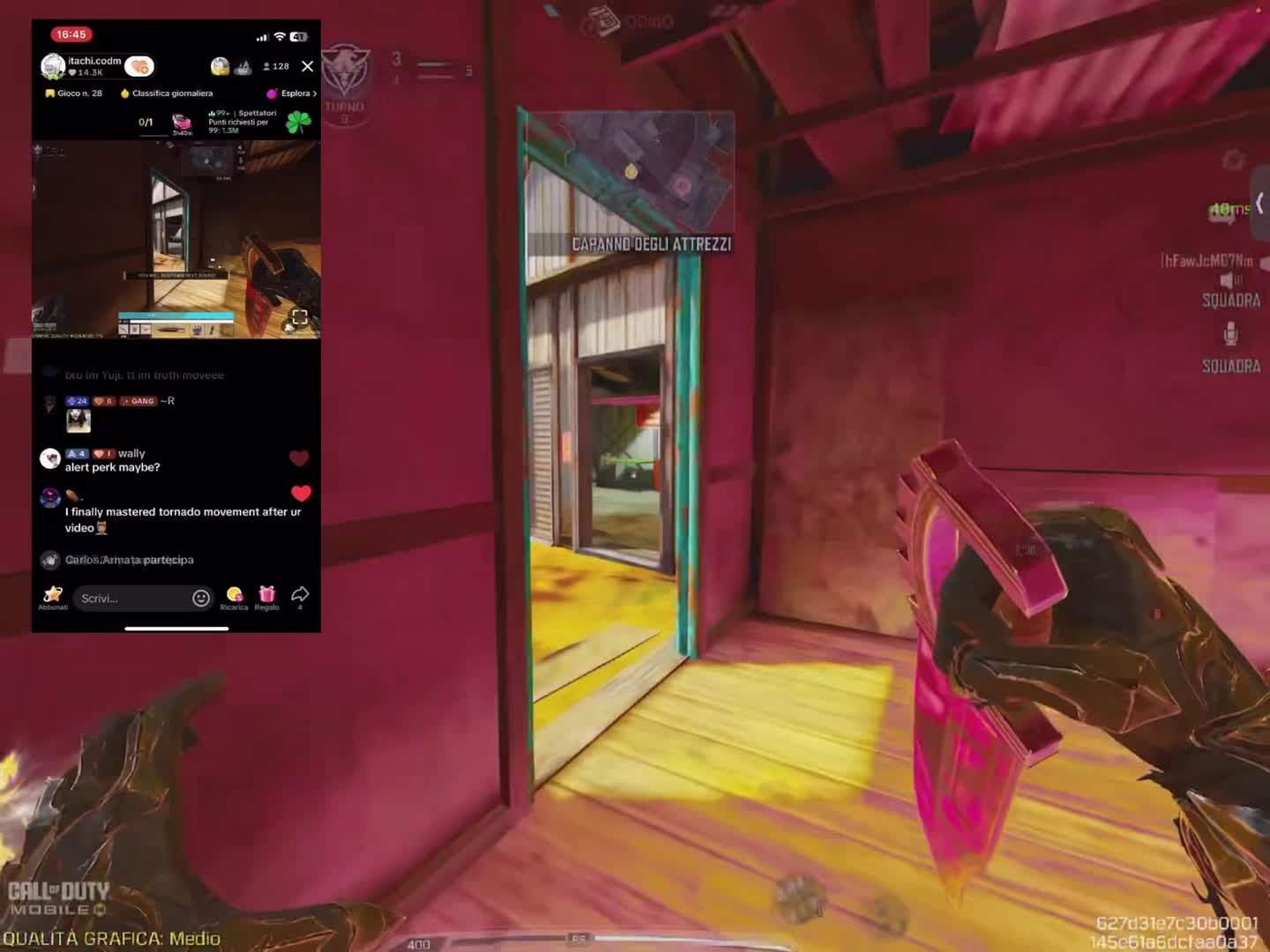The height and width of the screenshot is (952, 1270).
Task: Open the emoji picker in chat
Action: [201, 599]
